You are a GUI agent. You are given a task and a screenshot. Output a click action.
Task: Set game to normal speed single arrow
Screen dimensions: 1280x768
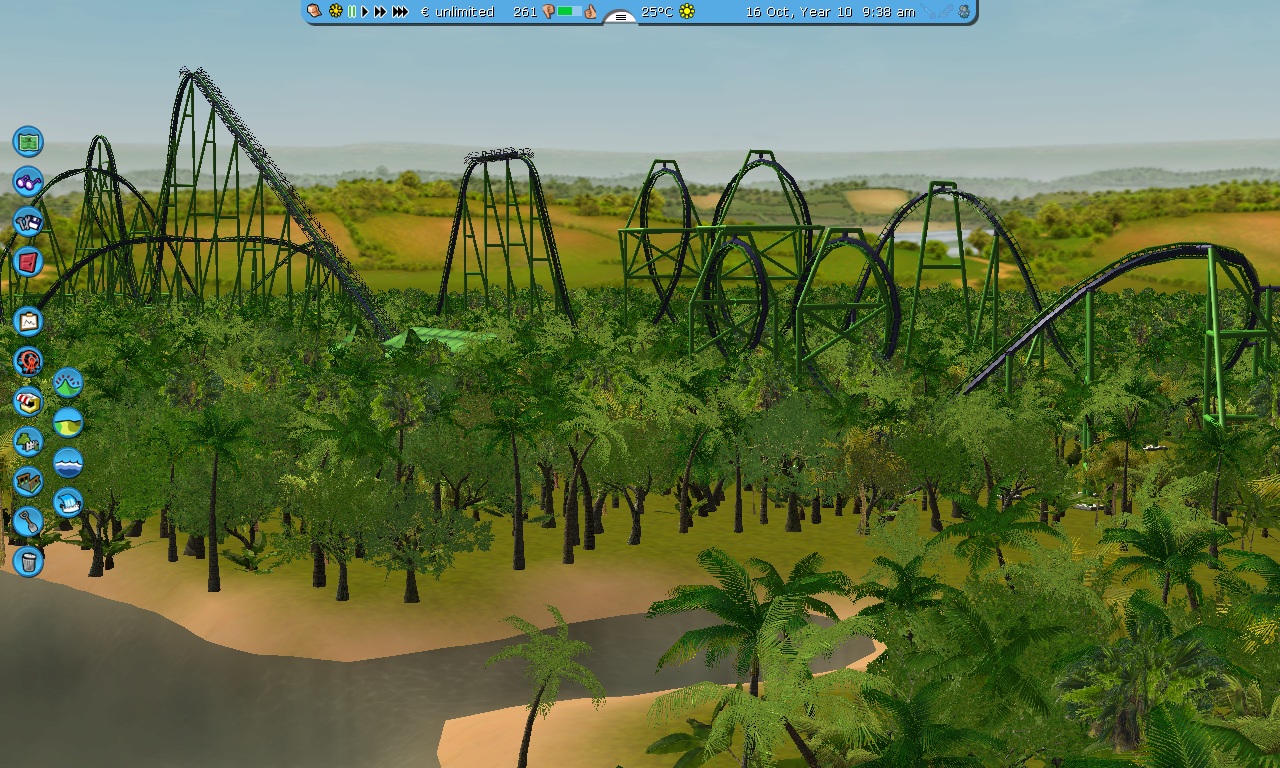pyautogui.click(x=365, y=12)
